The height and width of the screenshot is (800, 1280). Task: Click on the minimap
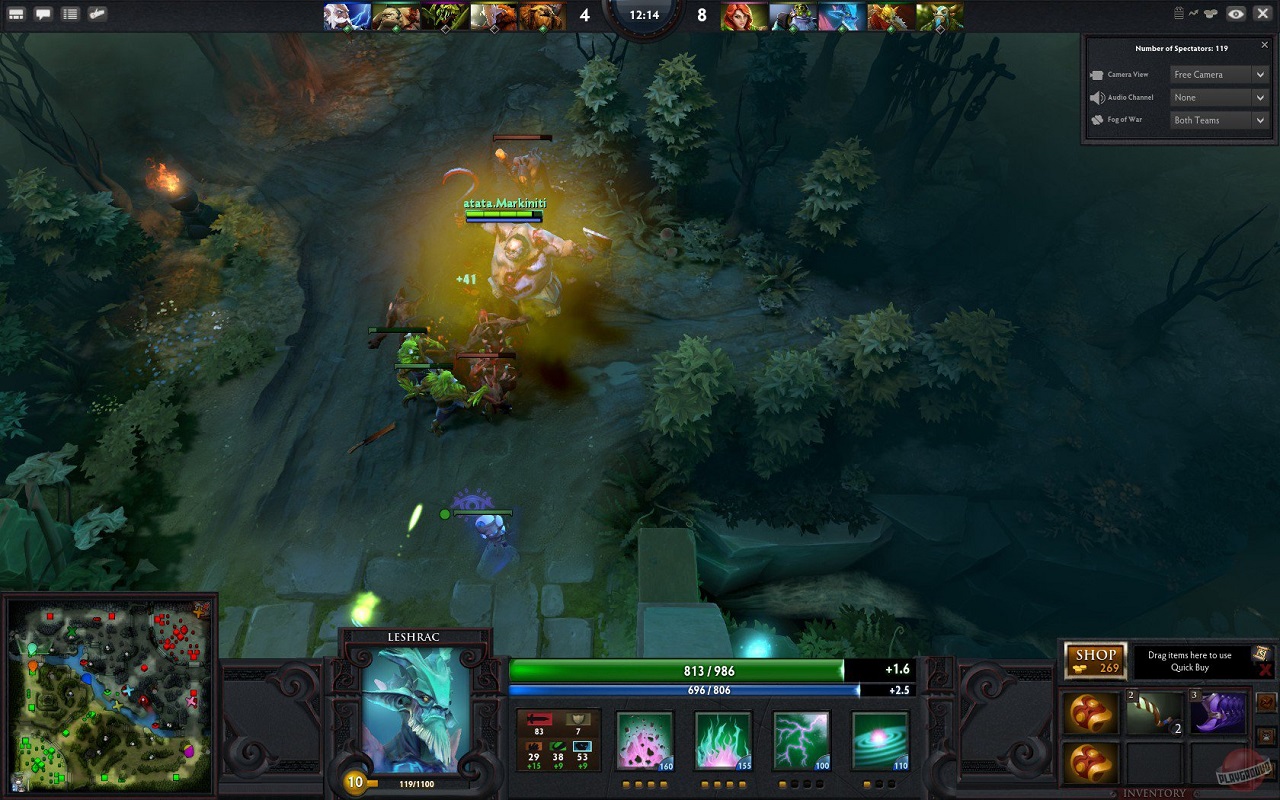[110, 696]
